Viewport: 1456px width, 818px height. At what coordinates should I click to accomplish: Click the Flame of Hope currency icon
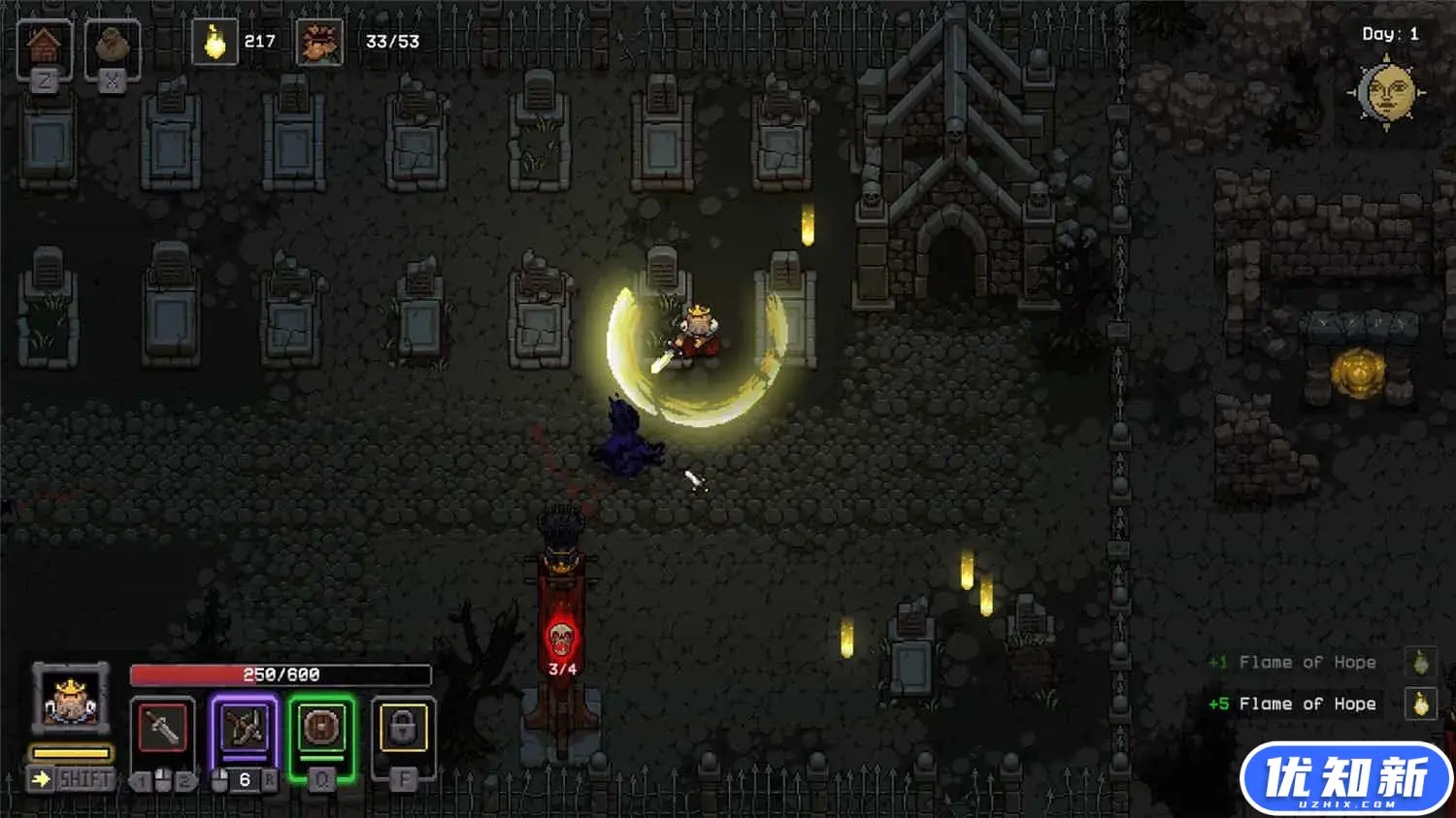pyautogui.click(x=215, y=42)
